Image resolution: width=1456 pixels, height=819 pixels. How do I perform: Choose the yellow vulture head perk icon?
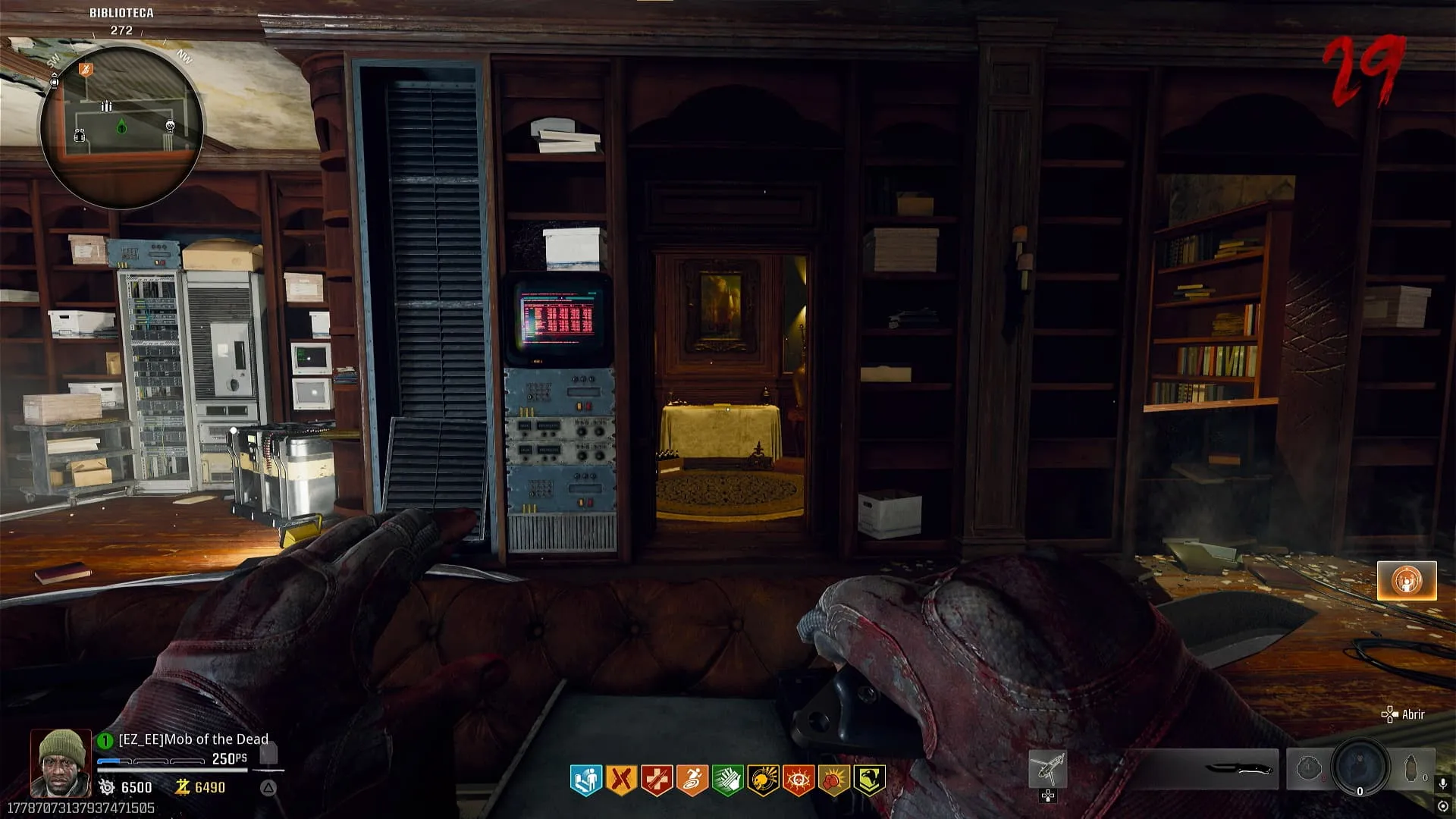[x=869, y=780]
